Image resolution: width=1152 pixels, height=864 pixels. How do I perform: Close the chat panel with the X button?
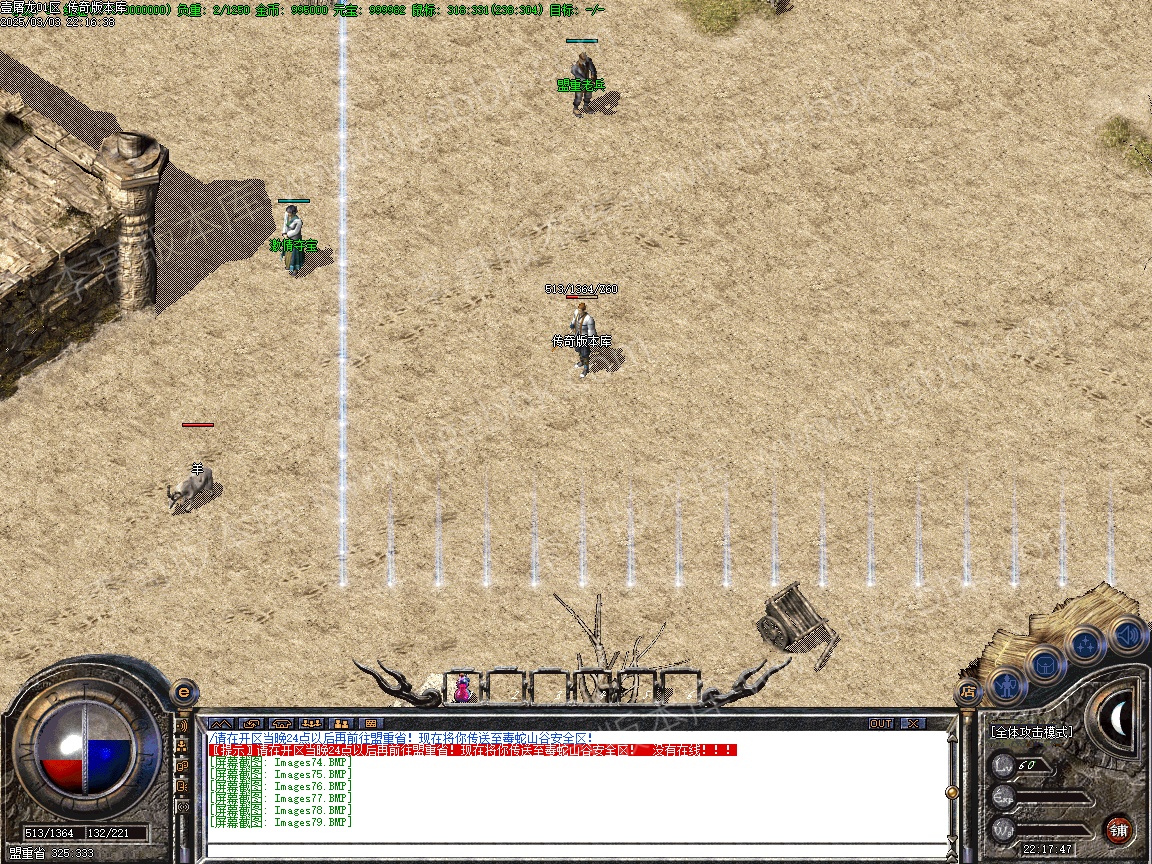click(913, 723)
